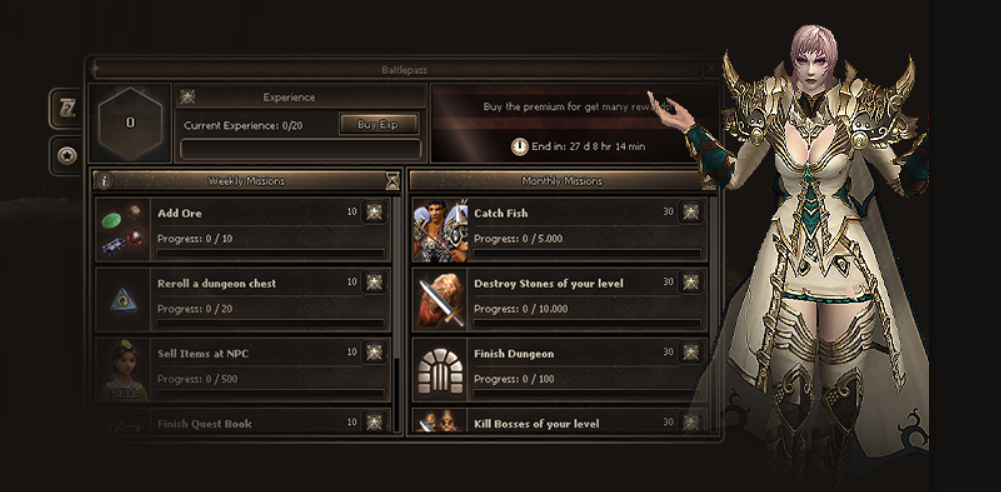This screenshot has height=492, width=1001.
Task: Show info for Weekly Missions
Action: (x=104, y=181)
